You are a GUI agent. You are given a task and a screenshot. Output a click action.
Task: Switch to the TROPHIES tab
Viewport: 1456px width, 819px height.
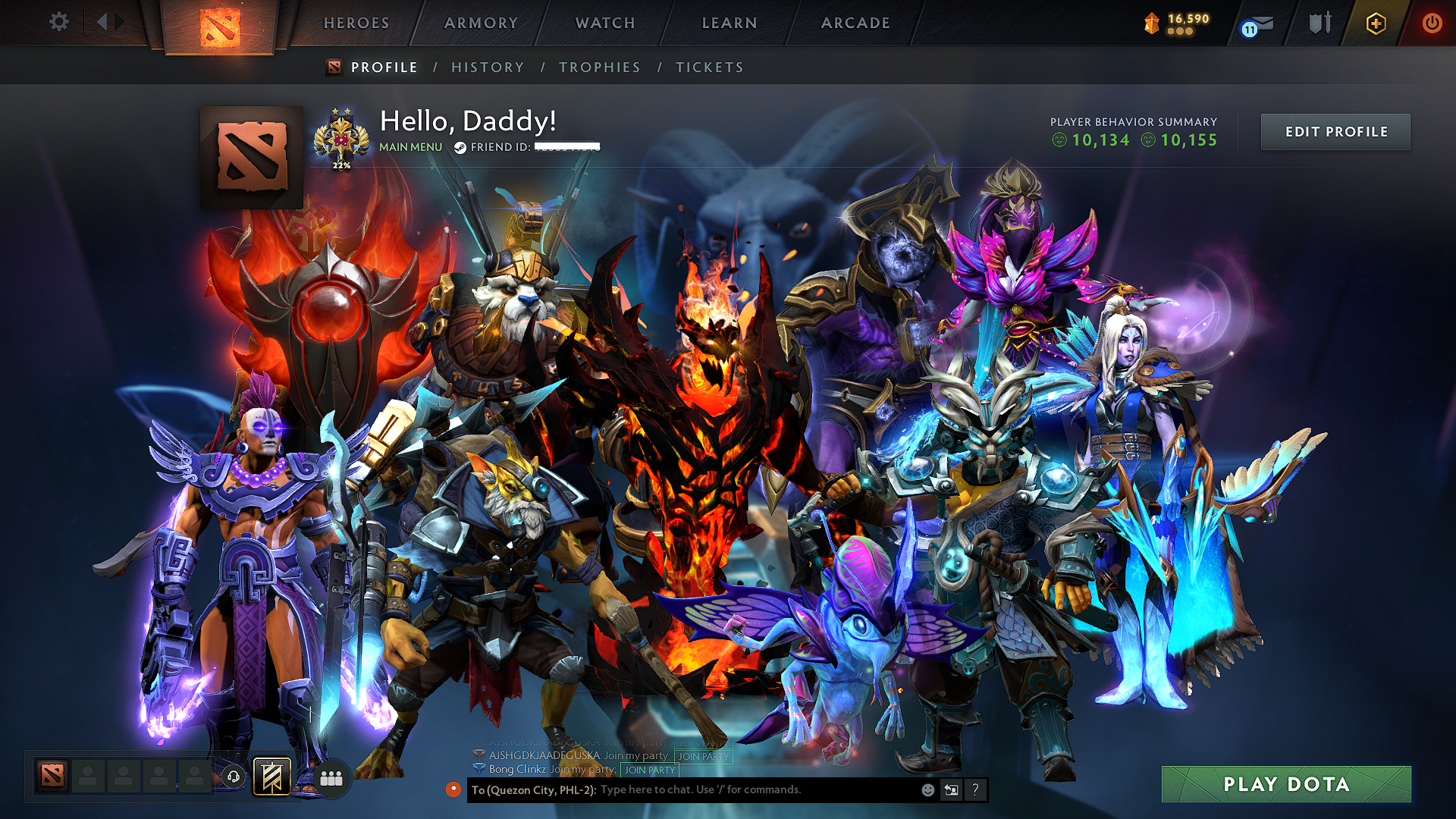[599, 67]
